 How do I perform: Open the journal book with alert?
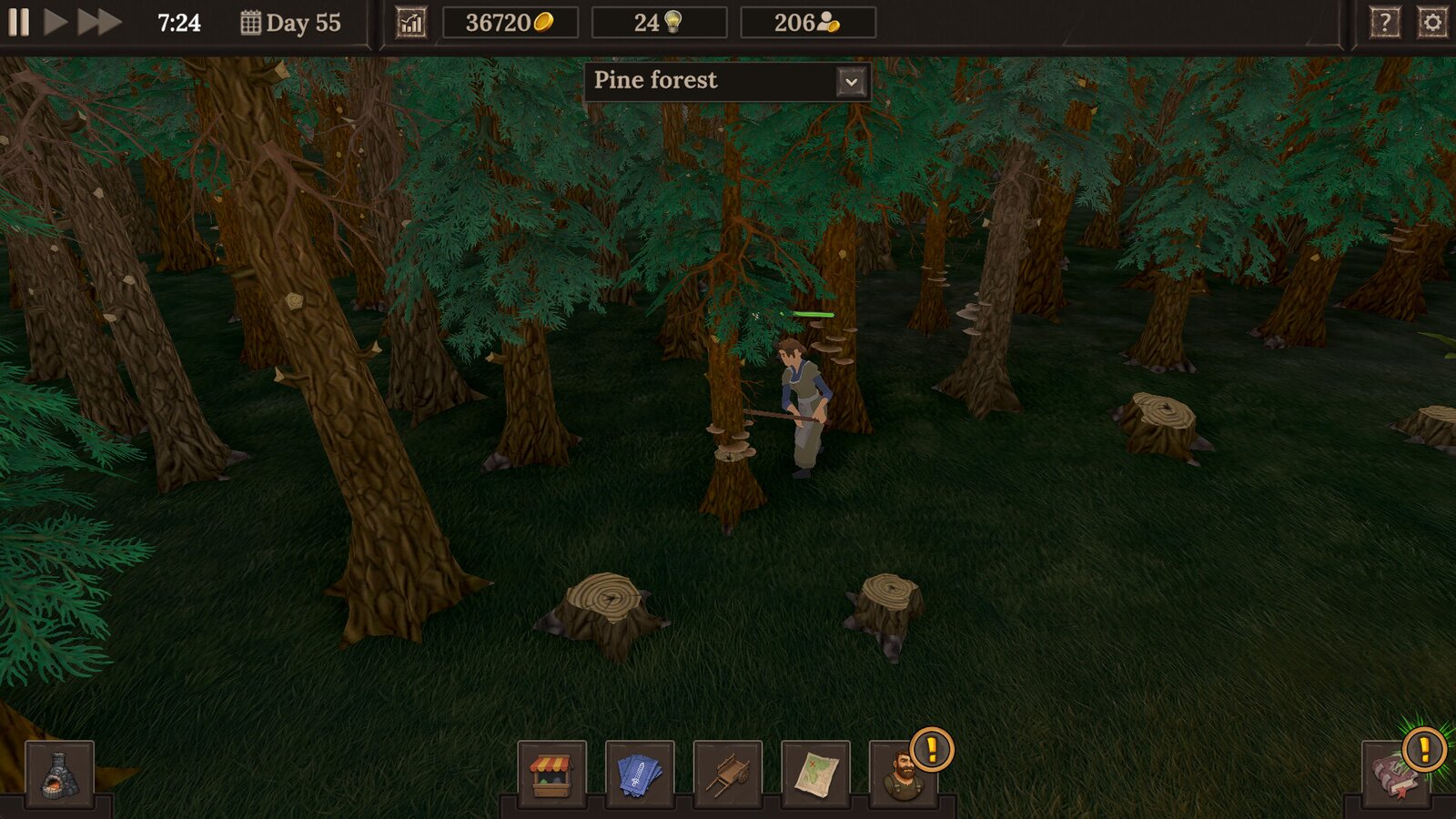pyautogui.click(x=1396, y=774)
